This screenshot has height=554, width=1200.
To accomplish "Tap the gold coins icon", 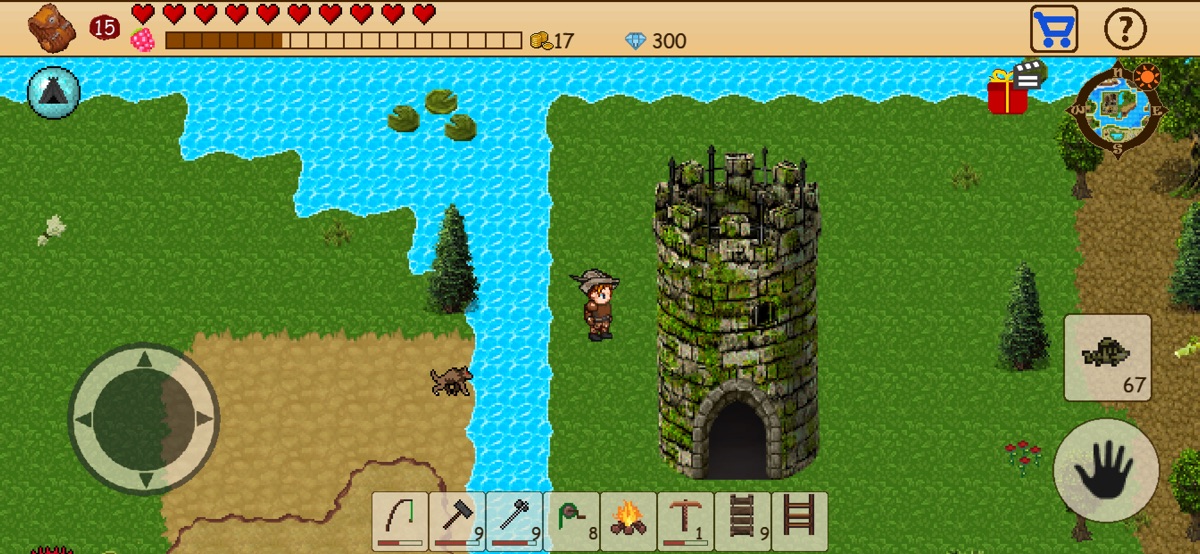I will (x=540, y=41).
